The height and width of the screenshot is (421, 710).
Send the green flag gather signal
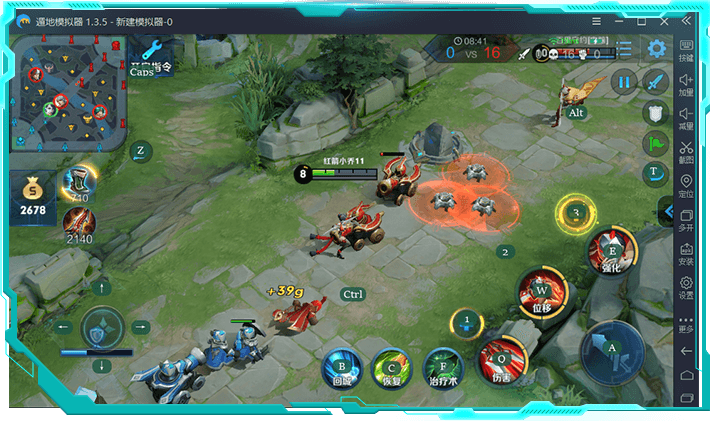click(x=656, y=142)
